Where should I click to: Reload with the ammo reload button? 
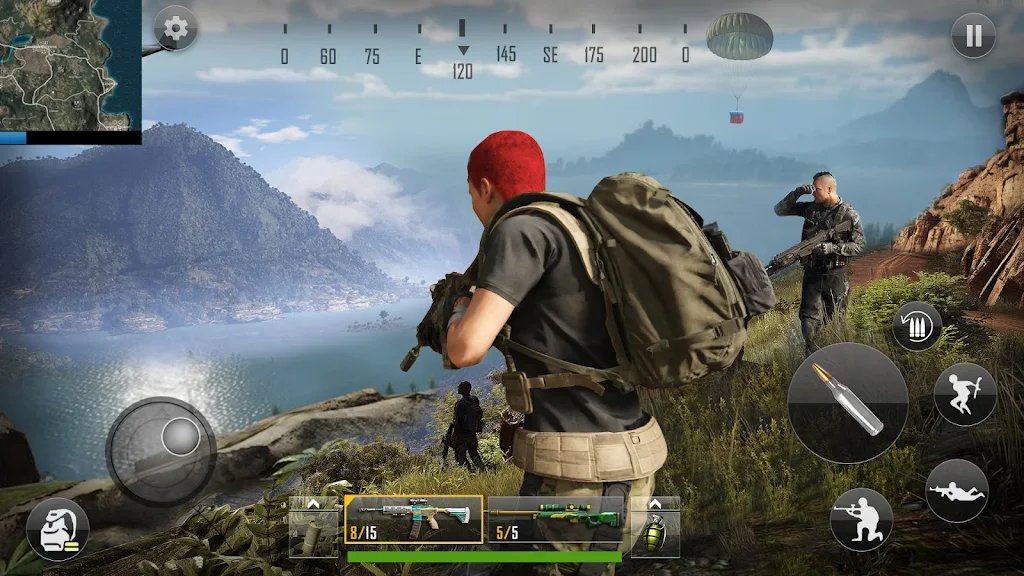[916, 326]
